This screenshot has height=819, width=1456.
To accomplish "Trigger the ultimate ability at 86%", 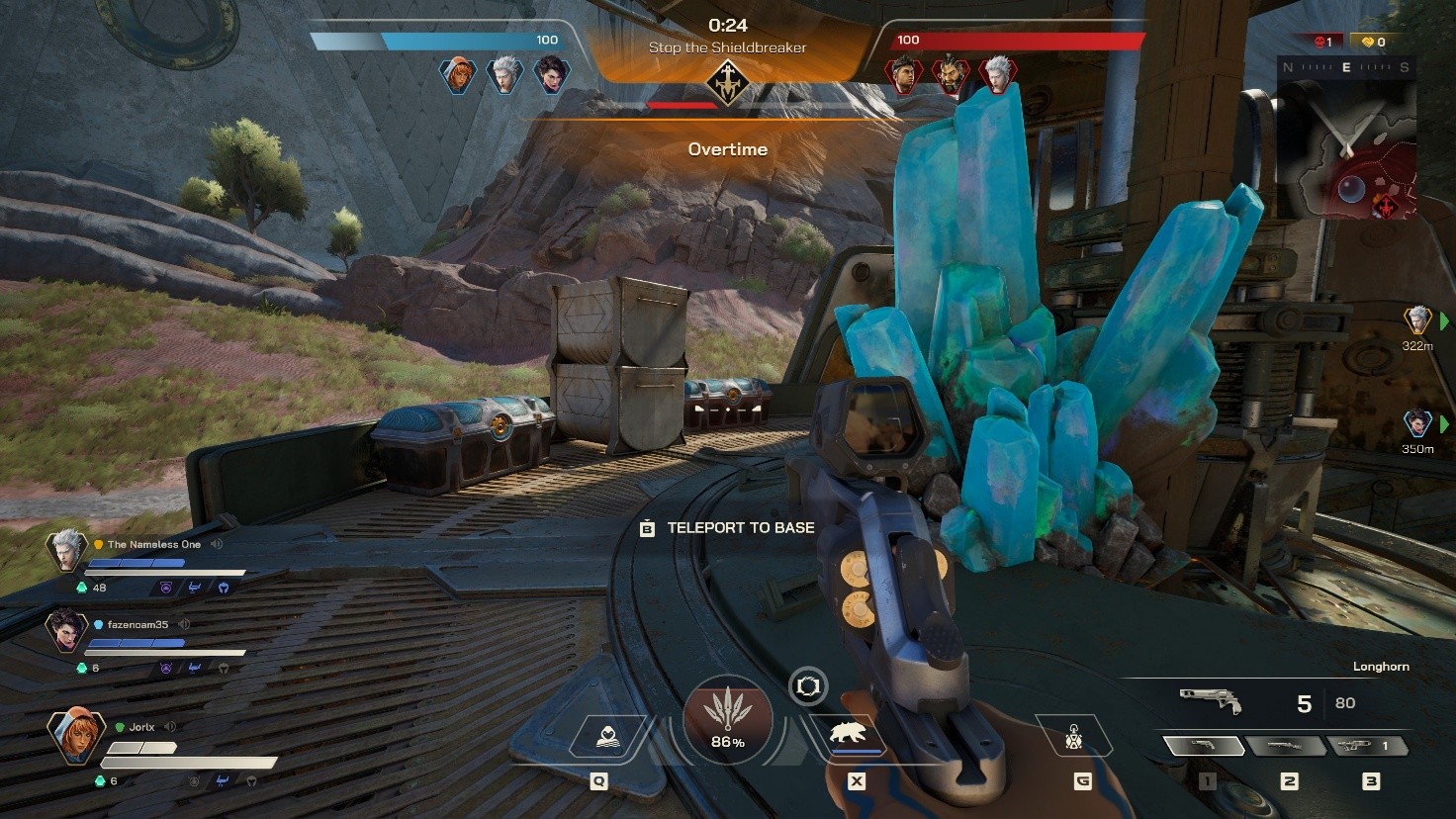I will coord(727,719).
